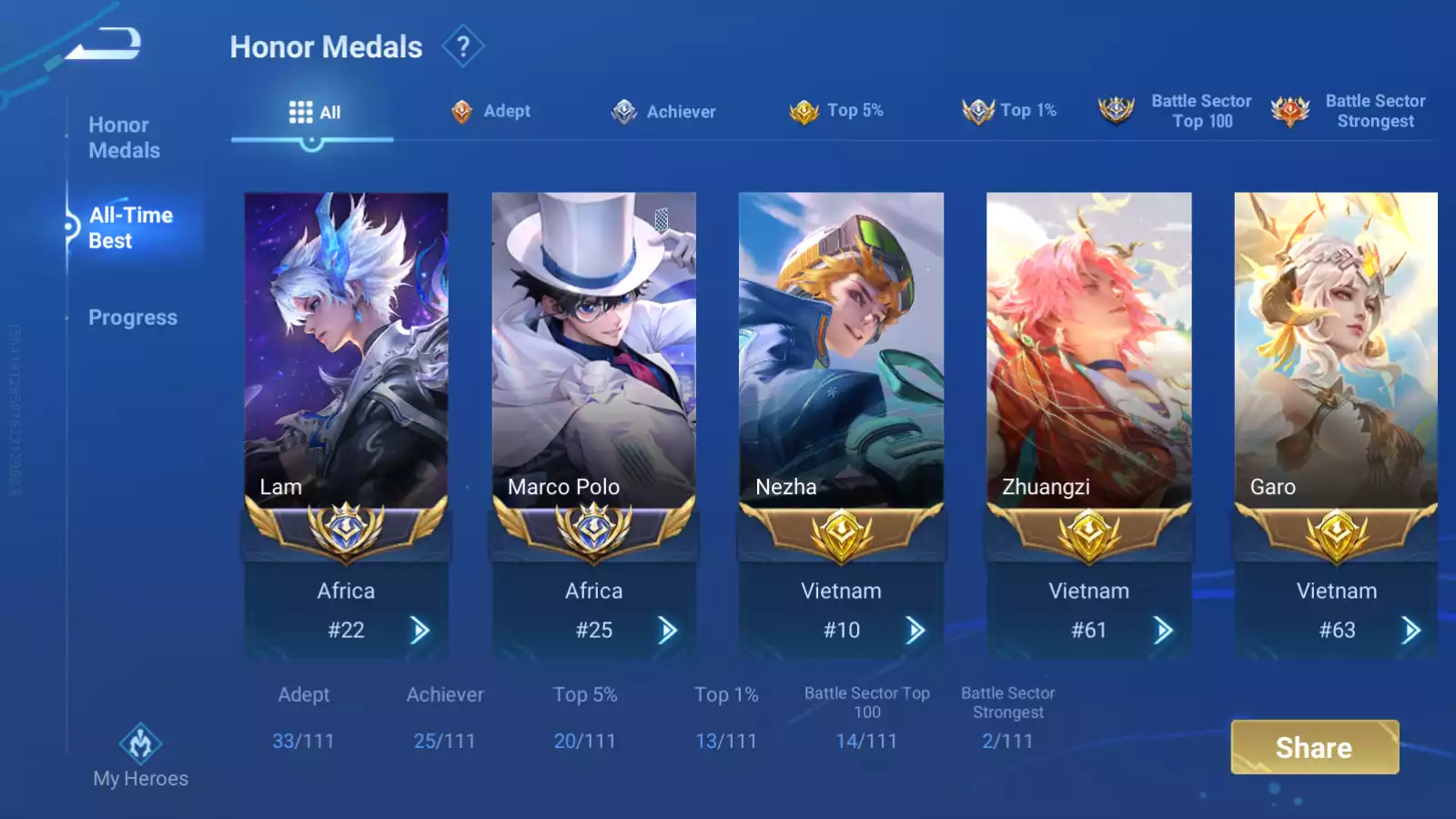Choose the Battle Sector Strongest filter
1456x819 pixels.
pos(1350,111)
